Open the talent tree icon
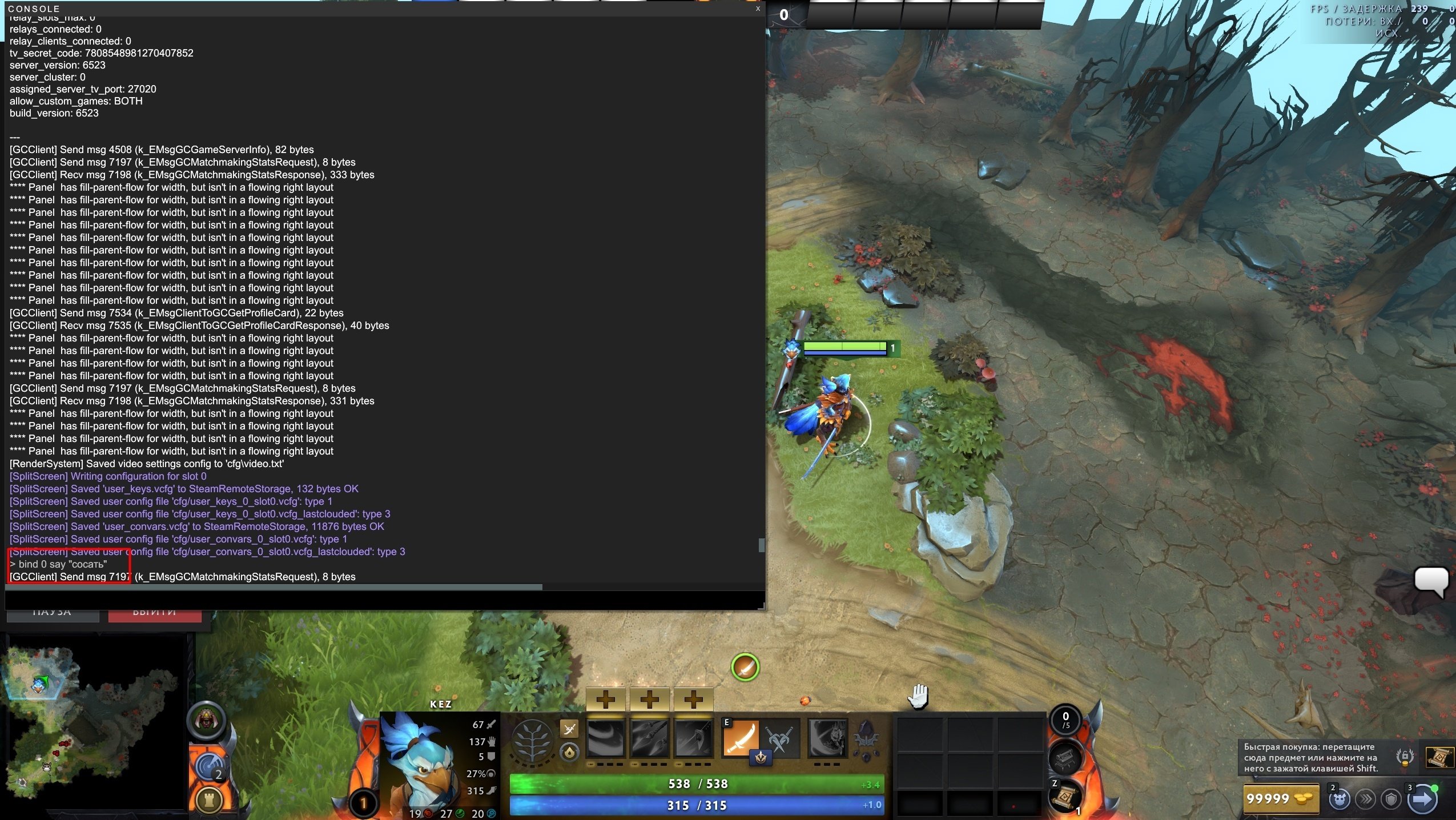 [x=532, y=742]
